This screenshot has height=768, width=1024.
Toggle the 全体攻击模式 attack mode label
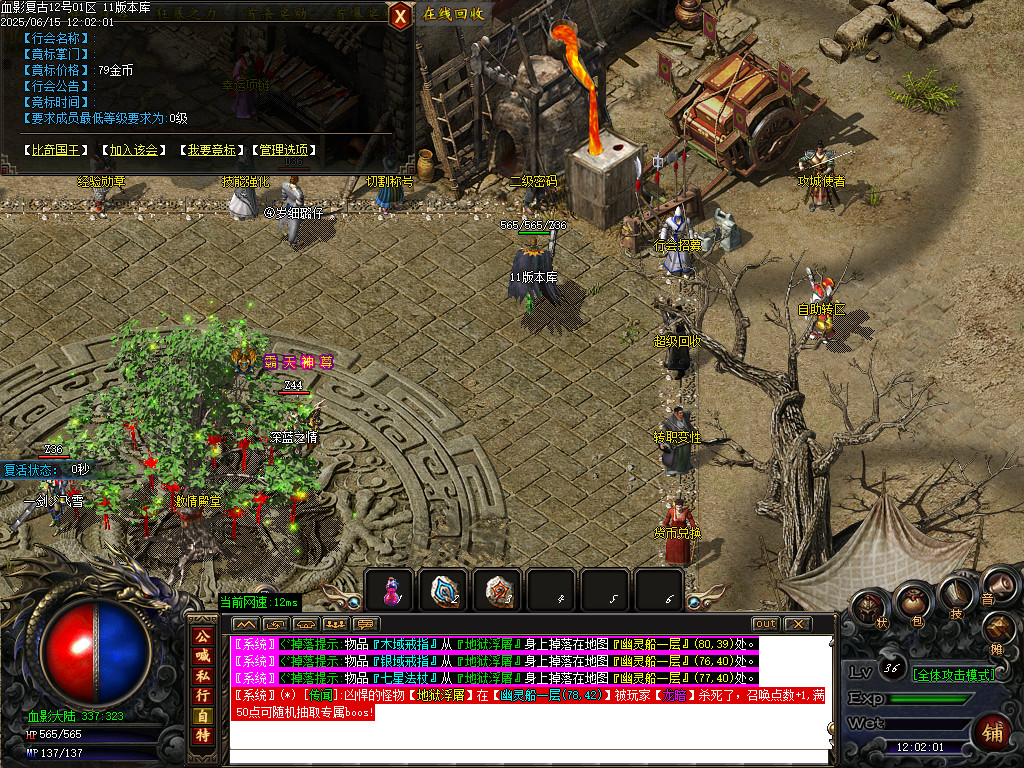click(953, 674)
